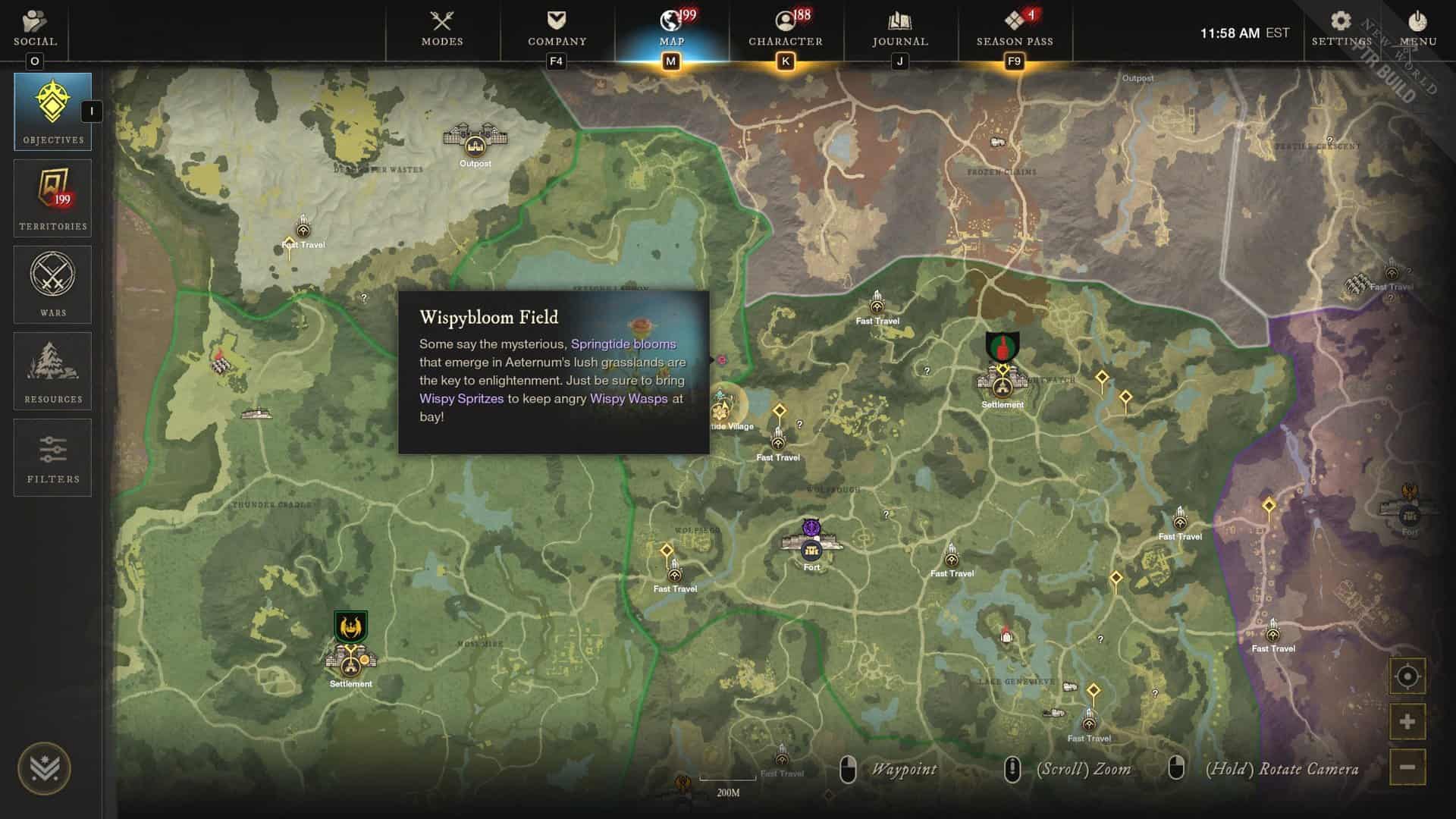Viewport: 1456px width, 819px height.
Task: Open the map Filters panel
Action: [x=52, y=457]
